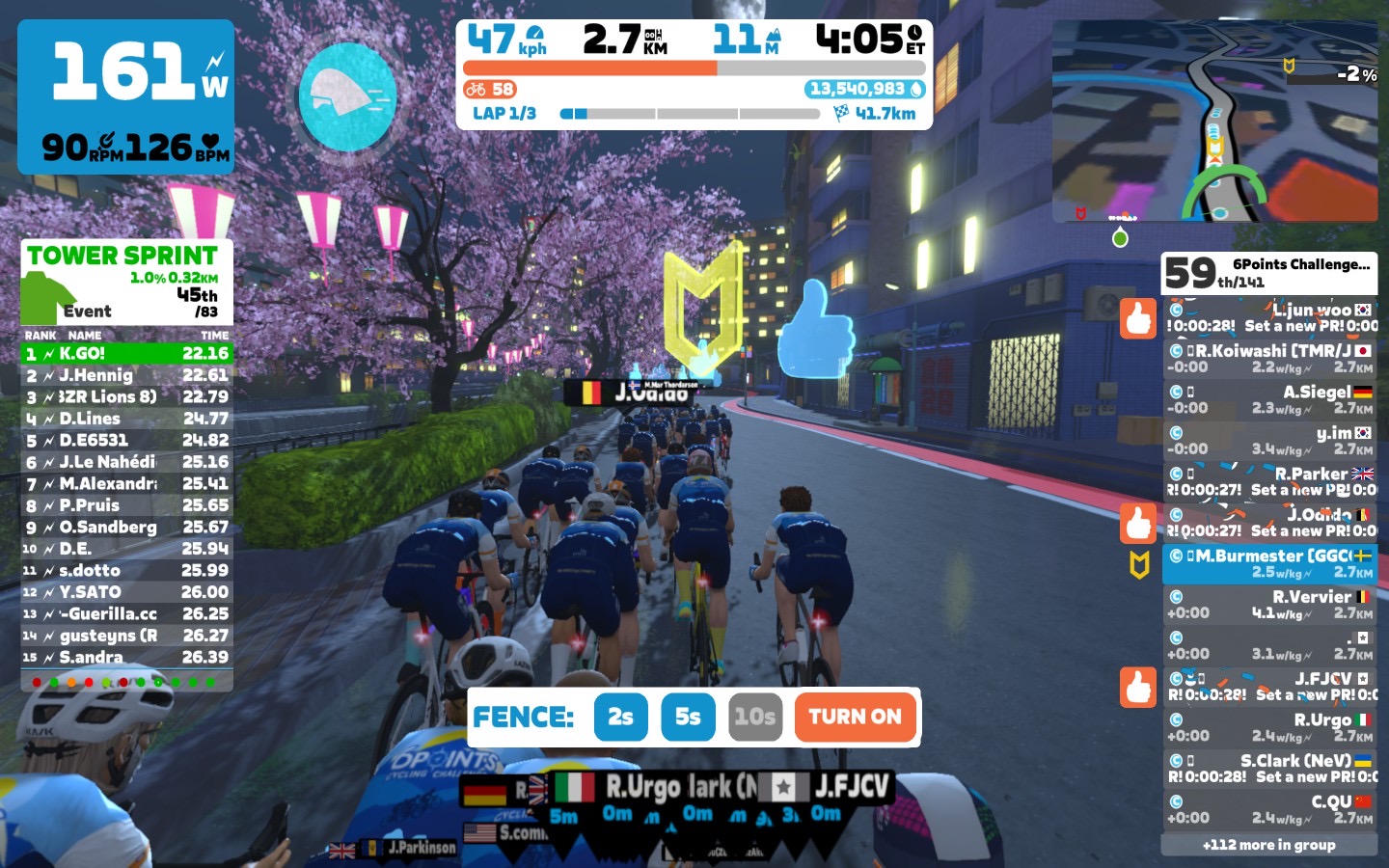Click the power and cadence panel
1389x868 pixels.
point(126,96)
